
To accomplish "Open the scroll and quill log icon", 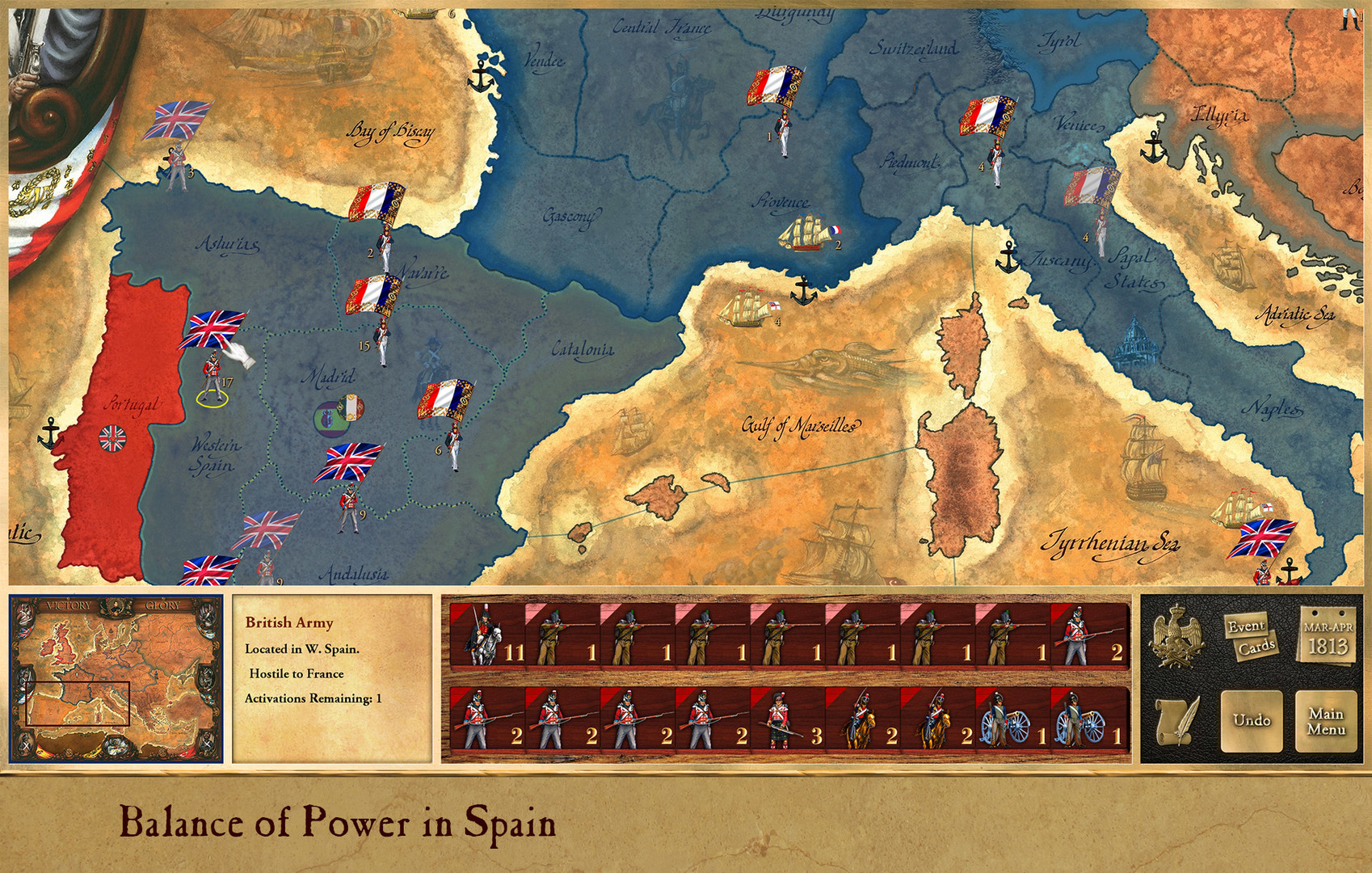I will click(x=1178, y=721).
